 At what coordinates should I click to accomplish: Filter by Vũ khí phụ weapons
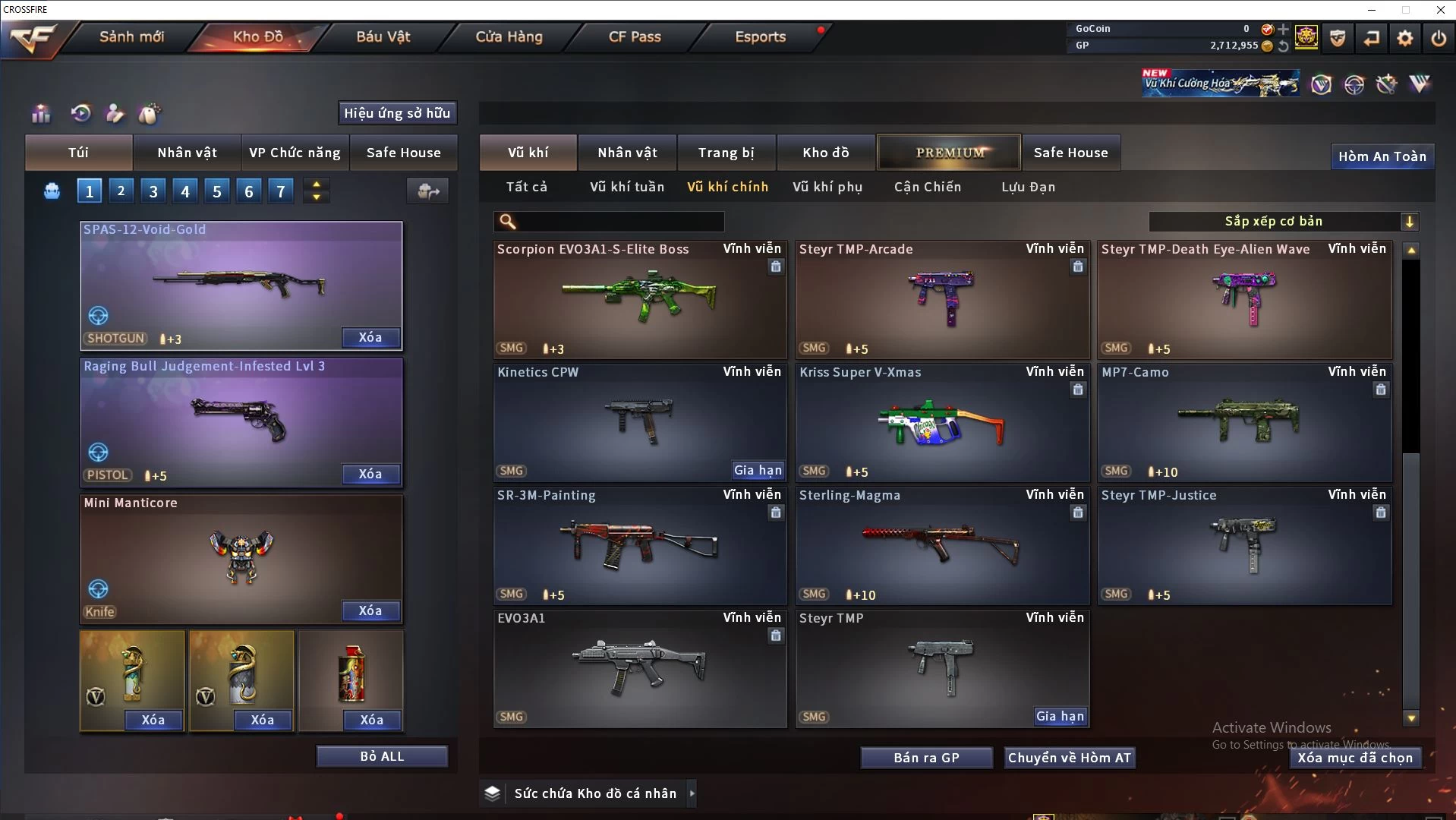pos(827,187)
